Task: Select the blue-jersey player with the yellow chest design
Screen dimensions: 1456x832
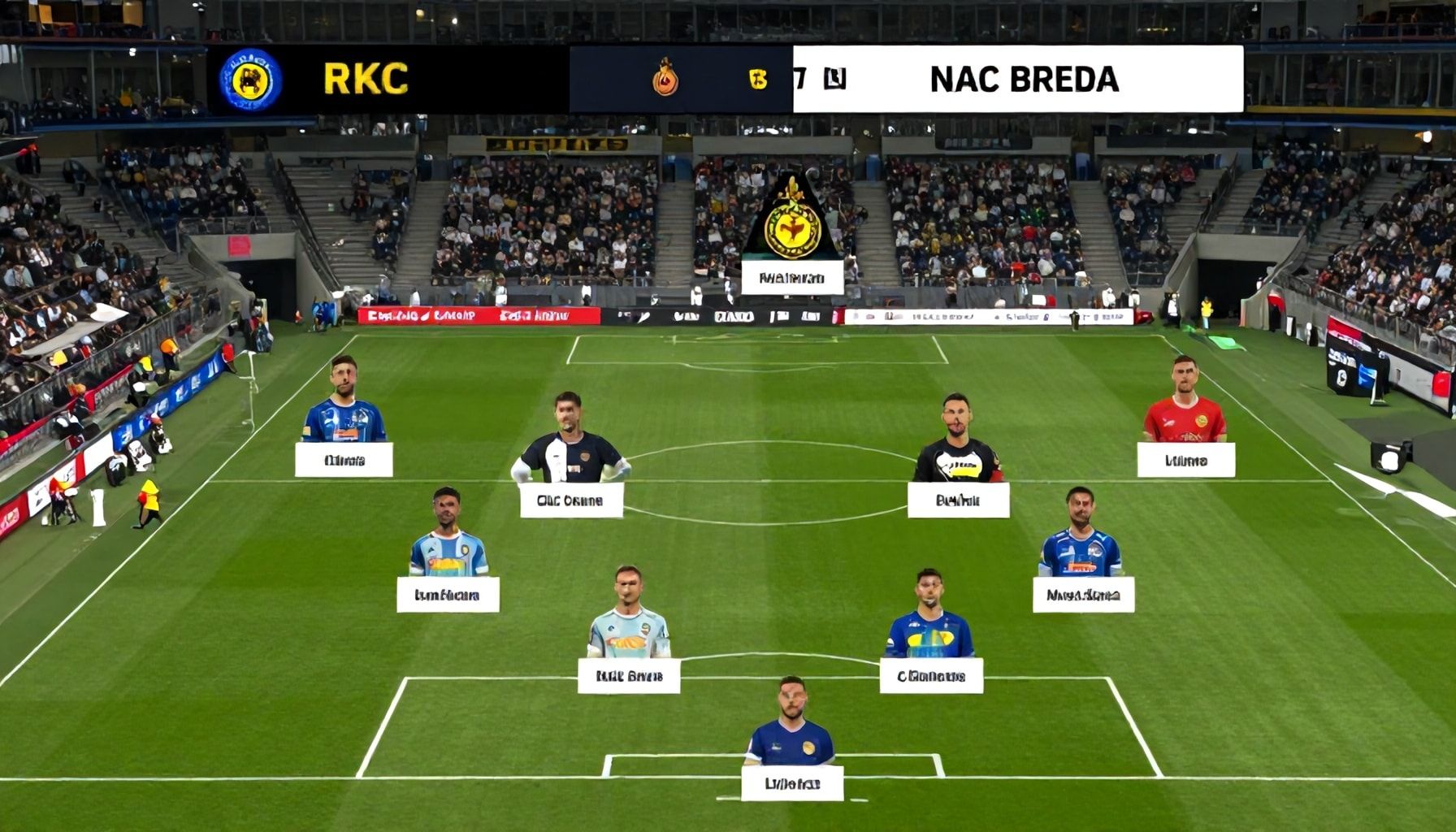Action: click(x=929, y=626)
